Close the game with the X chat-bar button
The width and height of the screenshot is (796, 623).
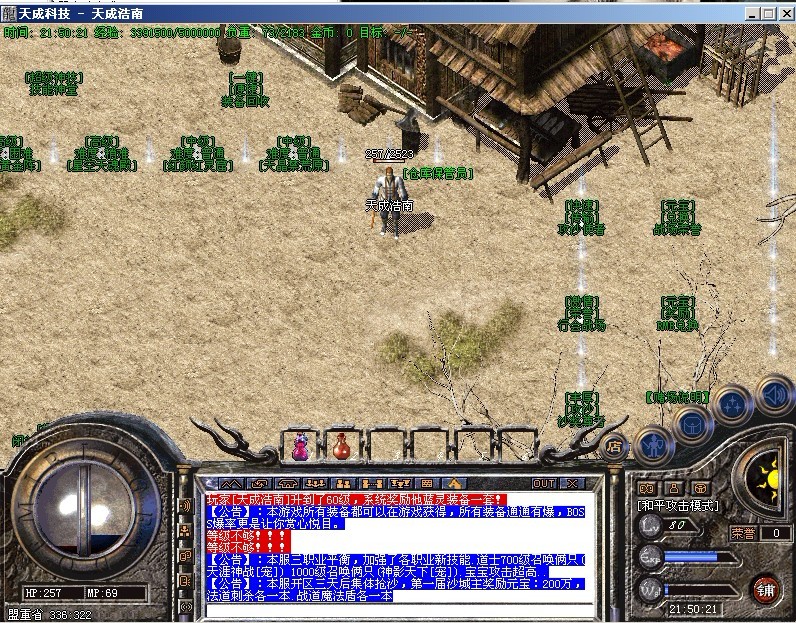tap(572, 483)
